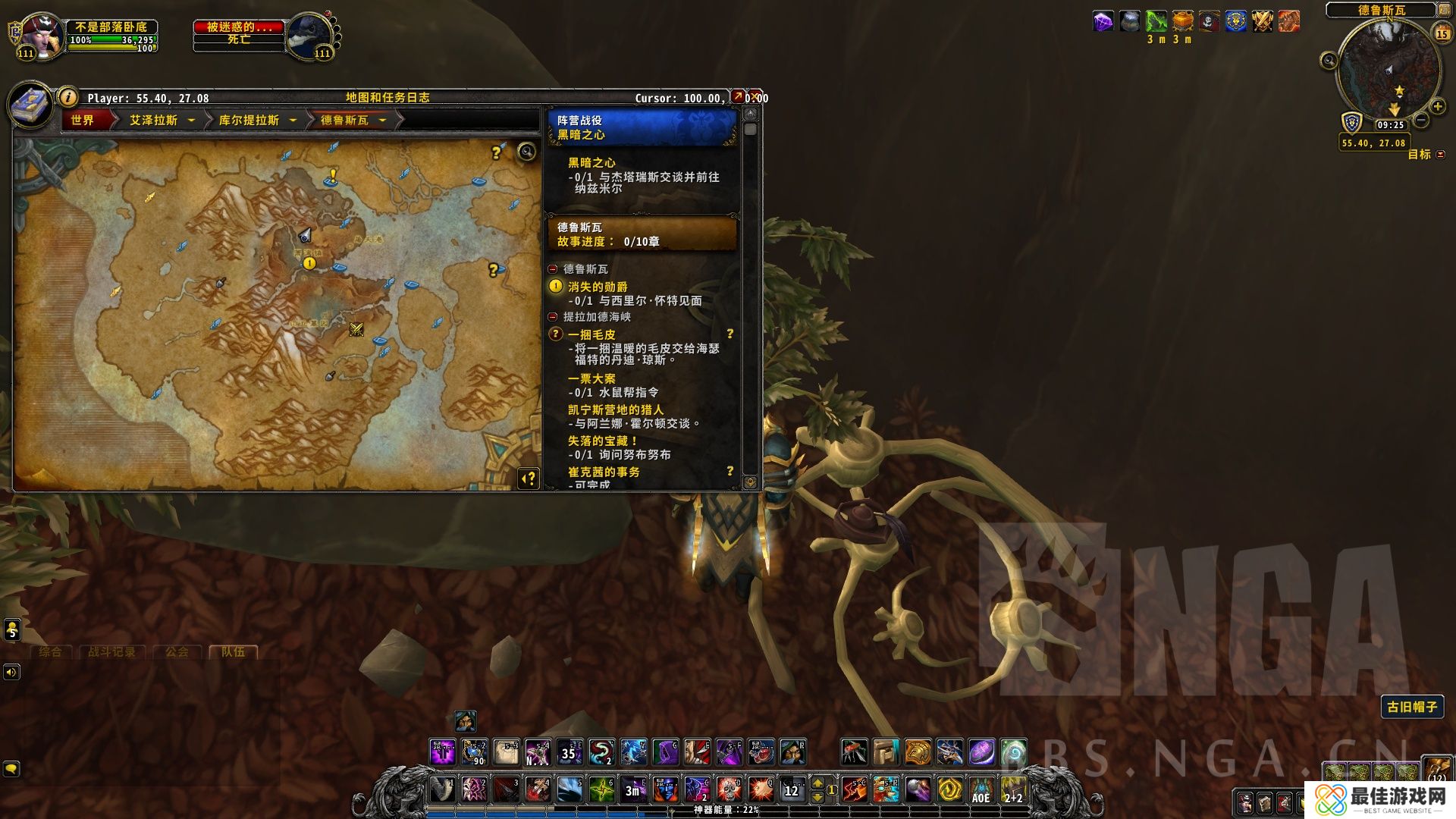
Task: Open the 德鲁斯瓦 zone breadcrumb
Action: coord(345,120)
